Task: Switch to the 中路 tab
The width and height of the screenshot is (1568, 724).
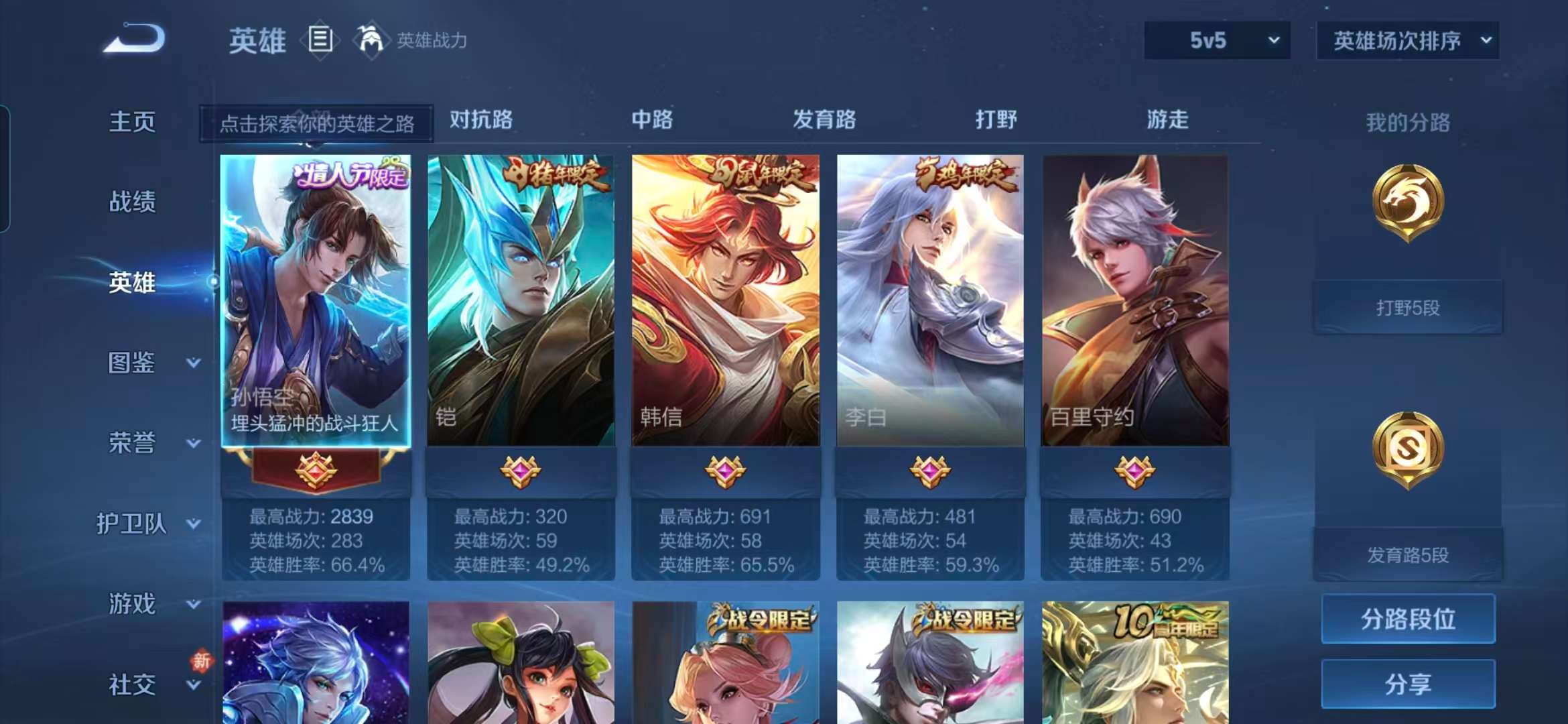Action: [651, 119]
